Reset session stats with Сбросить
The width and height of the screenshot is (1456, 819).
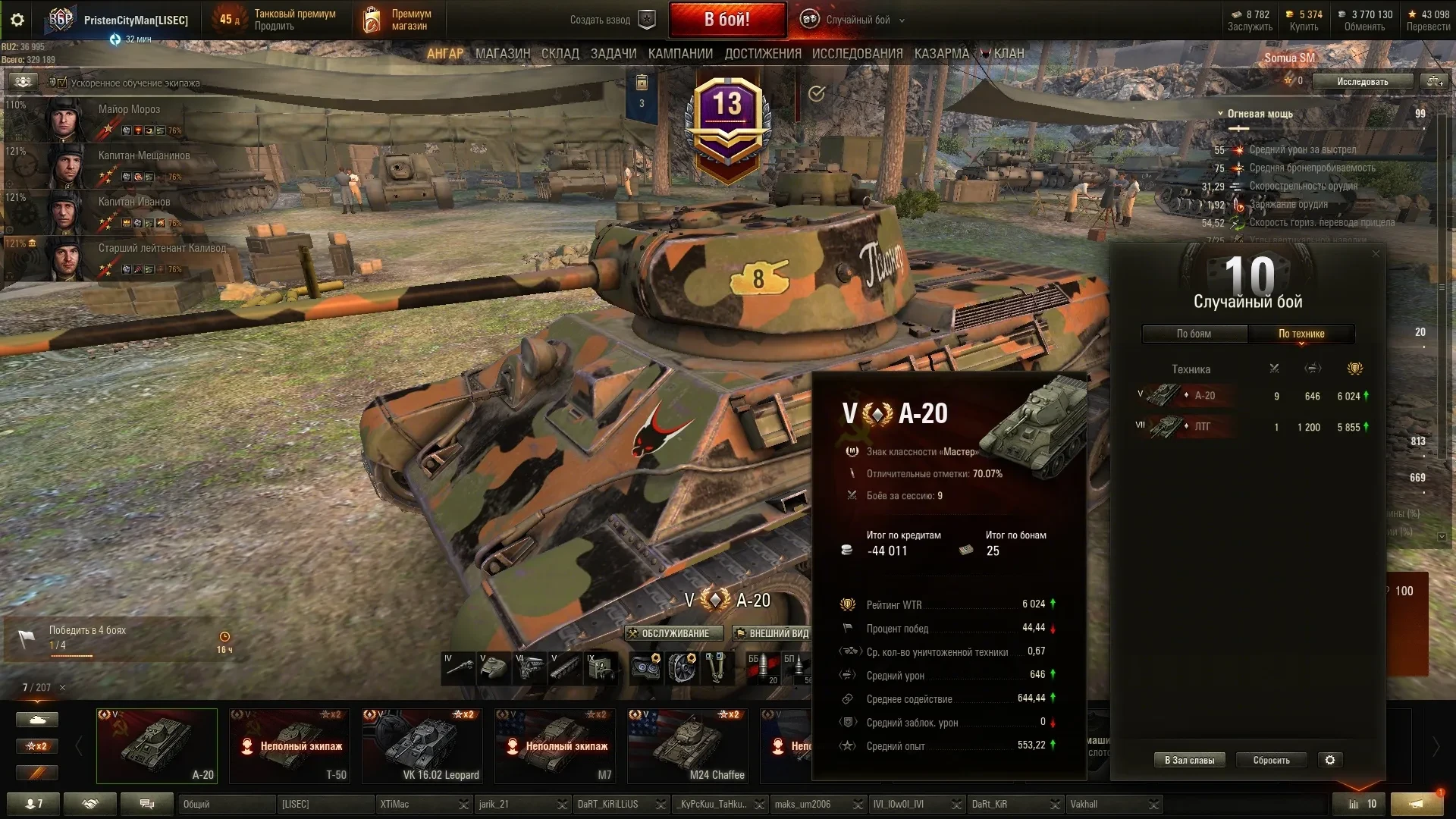[x=1271, y=761]
